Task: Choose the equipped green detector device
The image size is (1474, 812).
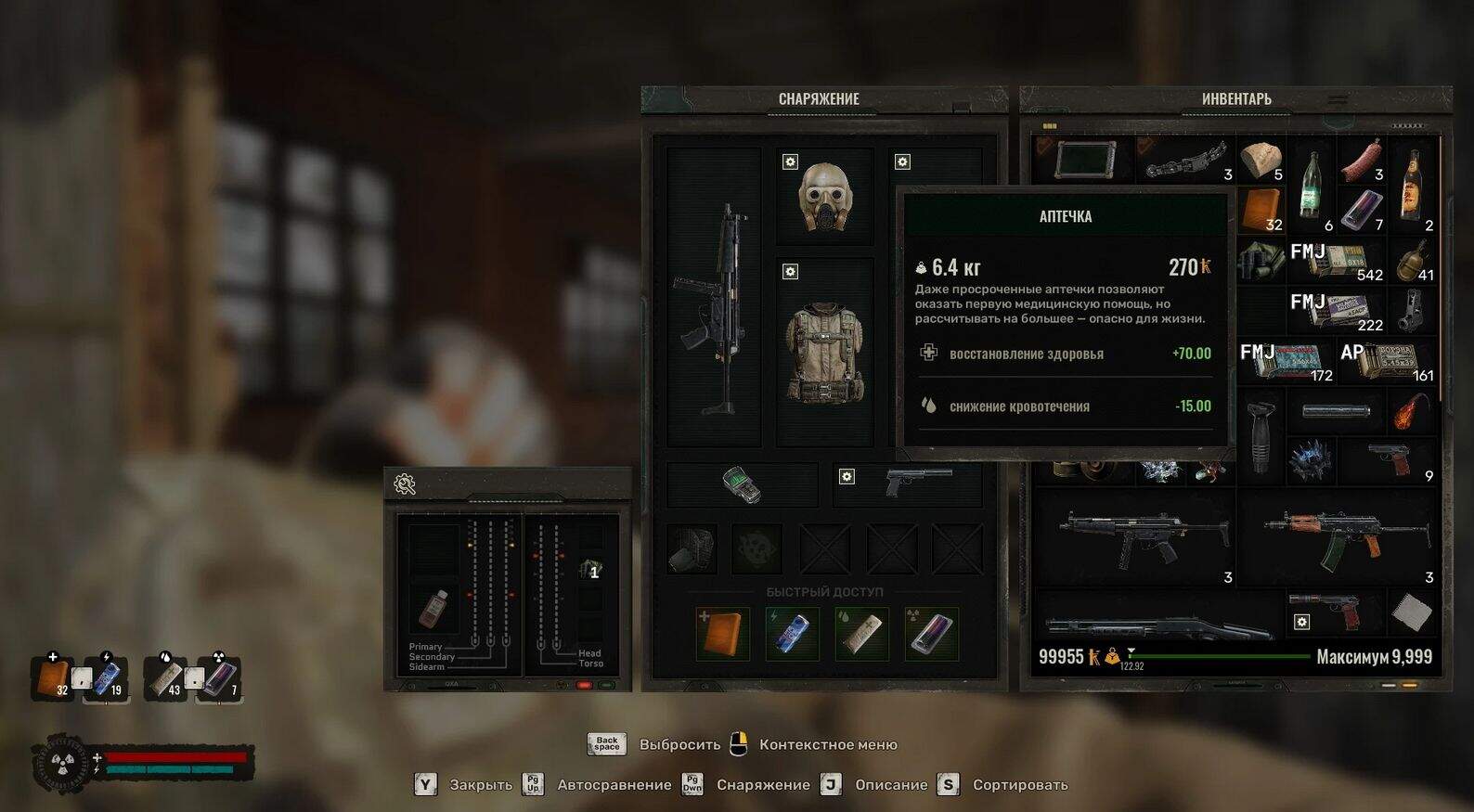Action: click(x=742, y=483)
